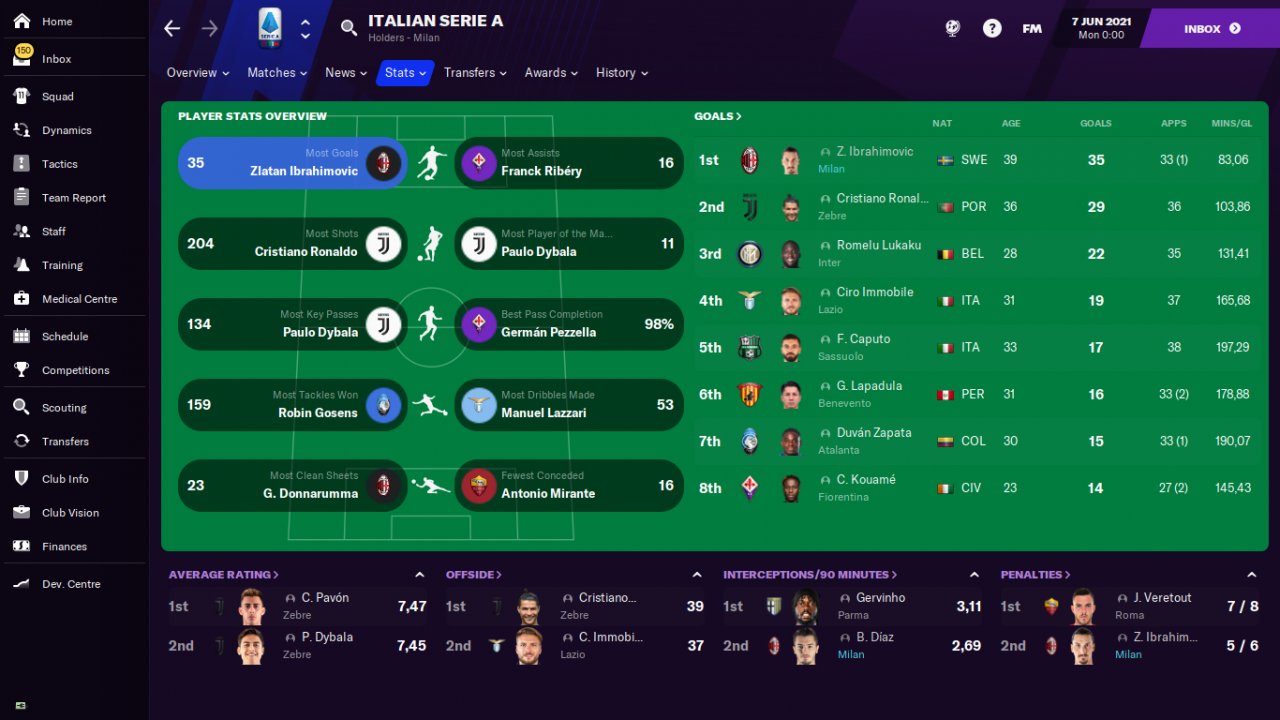Open the GOALS table header link
Viewport: 1280px width, 720px height.
click(718, 116)
